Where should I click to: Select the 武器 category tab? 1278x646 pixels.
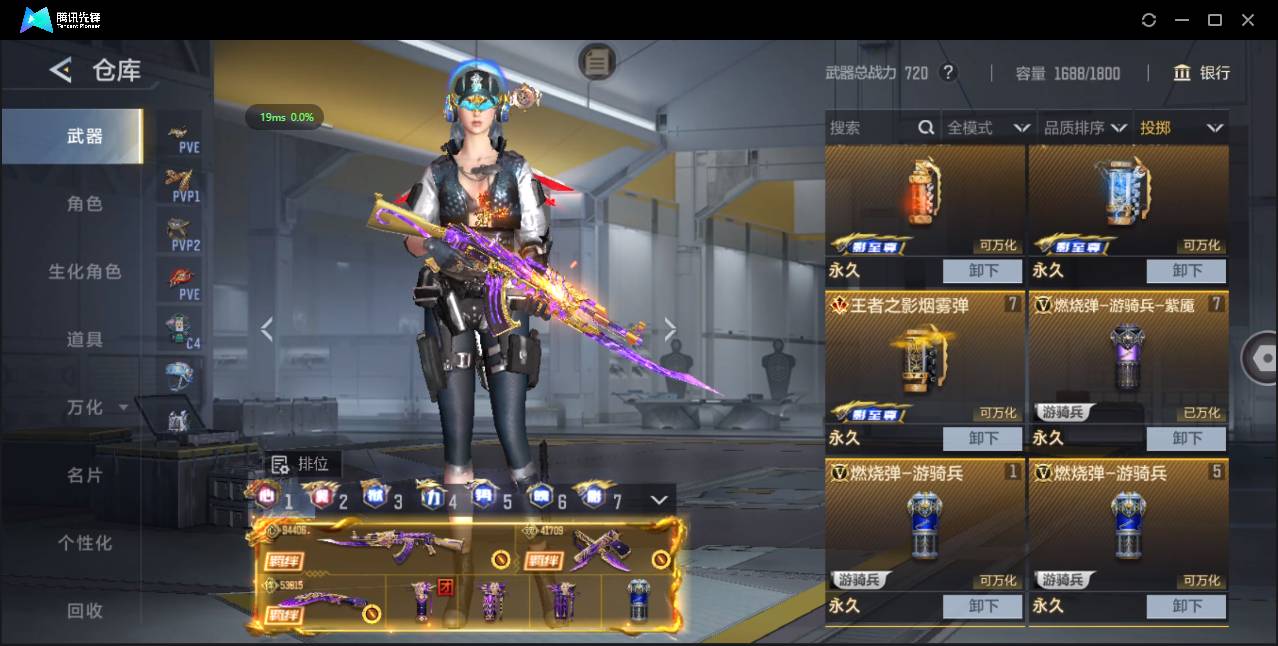[x=84, y=136]
